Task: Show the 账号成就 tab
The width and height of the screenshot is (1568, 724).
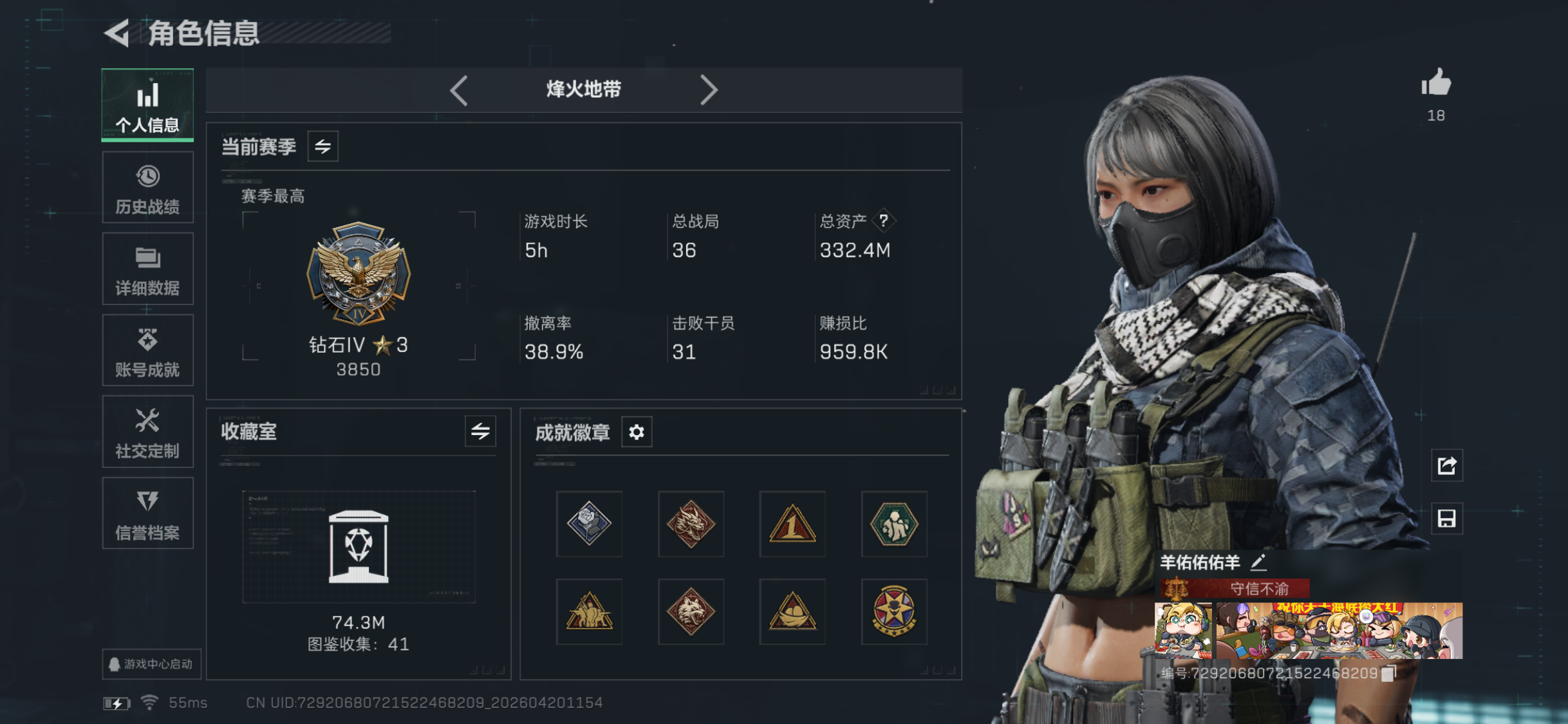Action: 147,351
